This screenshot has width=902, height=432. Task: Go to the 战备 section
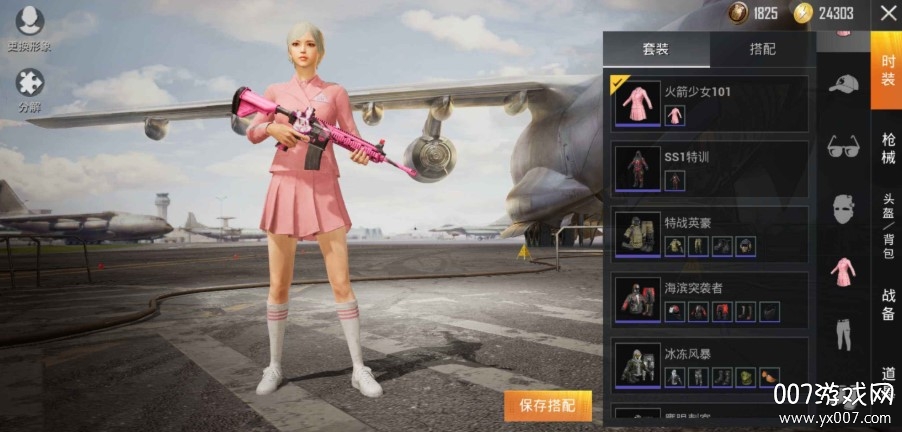pos(888,304)
